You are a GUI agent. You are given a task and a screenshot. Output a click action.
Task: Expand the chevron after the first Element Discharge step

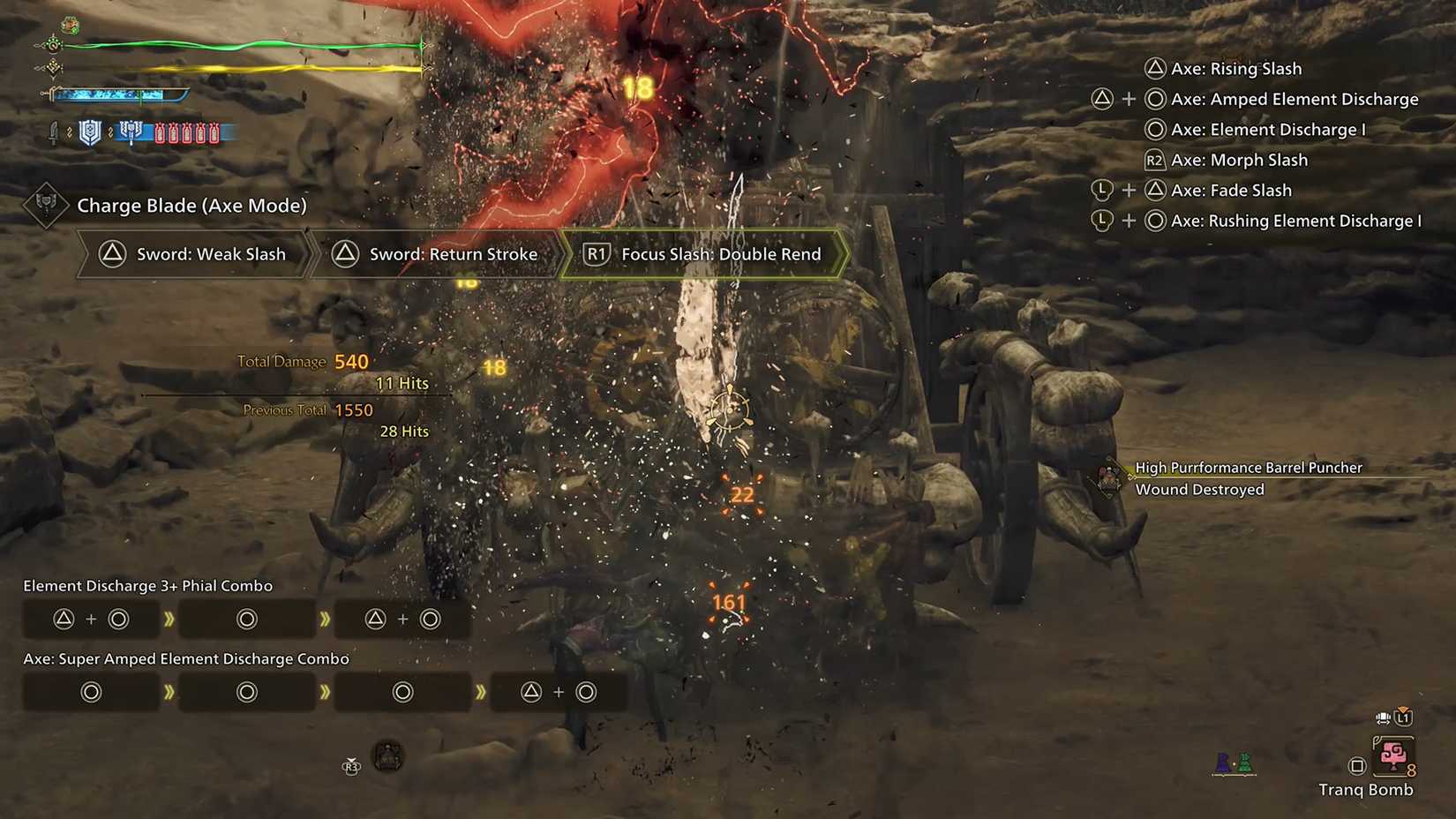[x=170, y=619]
